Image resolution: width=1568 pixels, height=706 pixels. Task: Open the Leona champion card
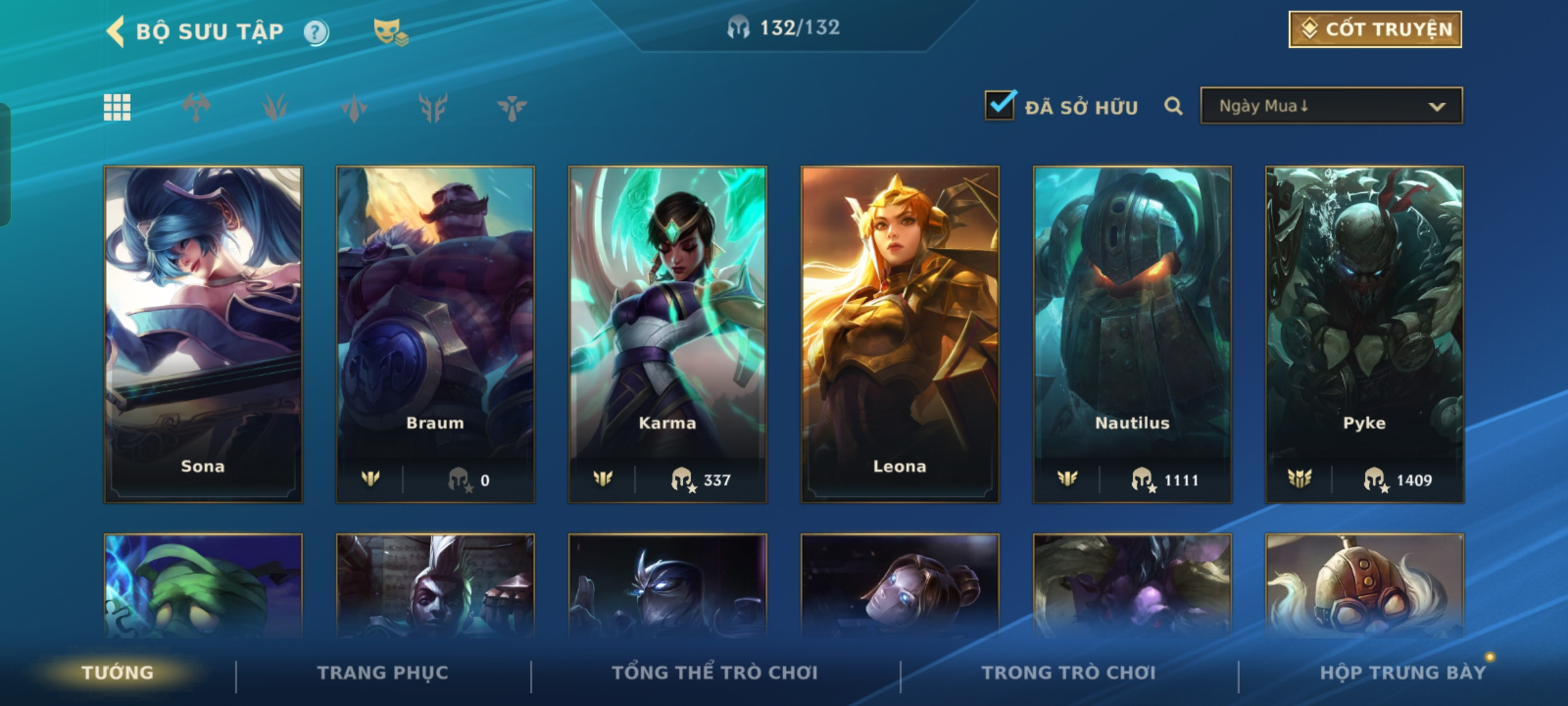(900, 333)
